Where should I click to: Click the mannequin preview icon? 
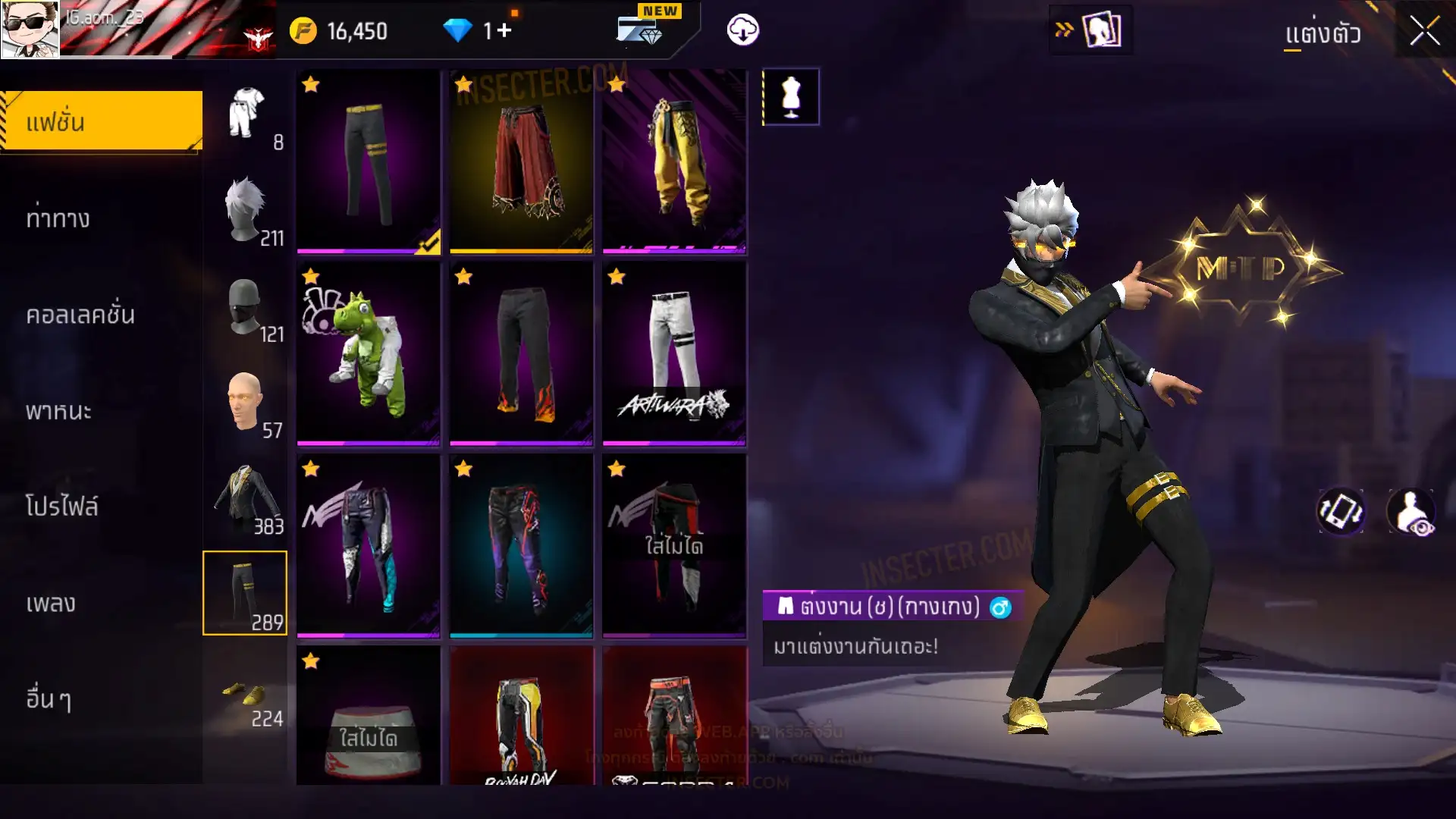tap(790, 97)
